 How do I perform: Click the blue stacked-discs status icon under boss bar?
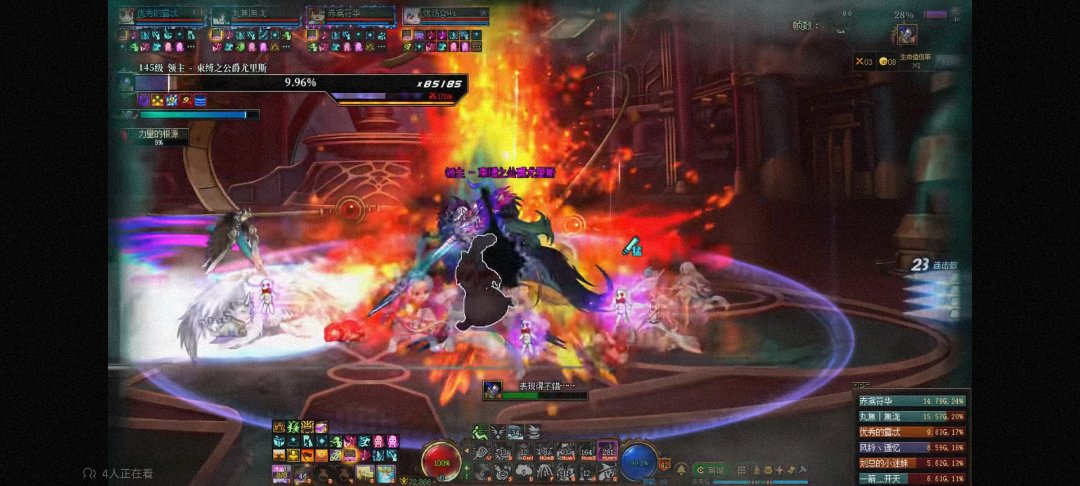click(x=200, y=100)
